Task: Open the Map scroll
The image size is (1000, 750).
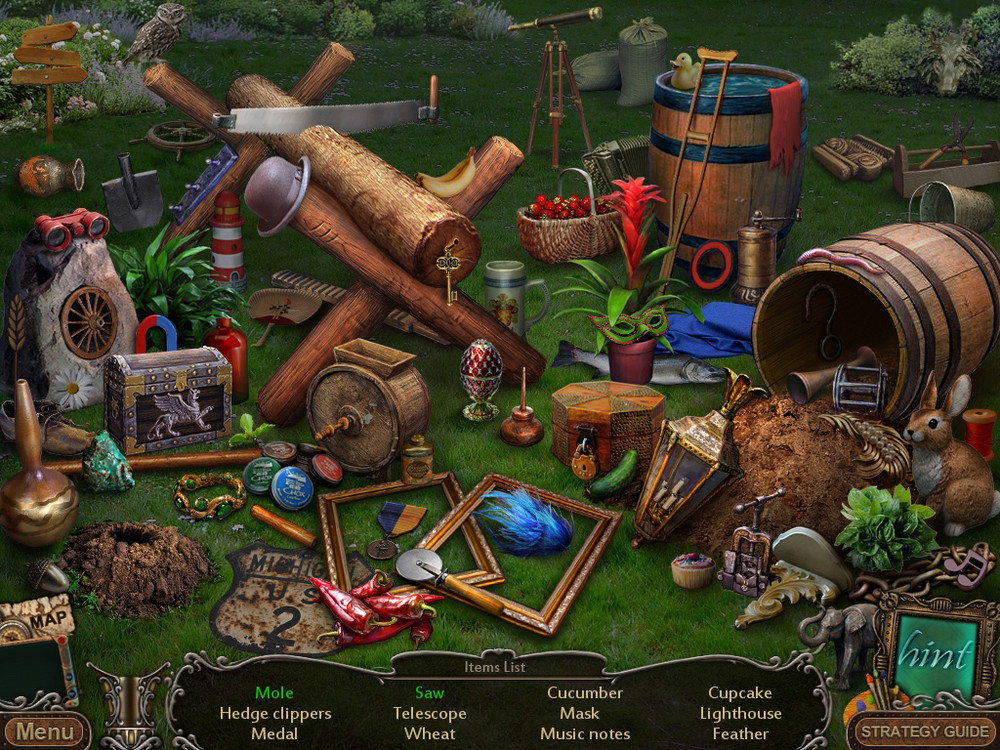Action: 40,618
